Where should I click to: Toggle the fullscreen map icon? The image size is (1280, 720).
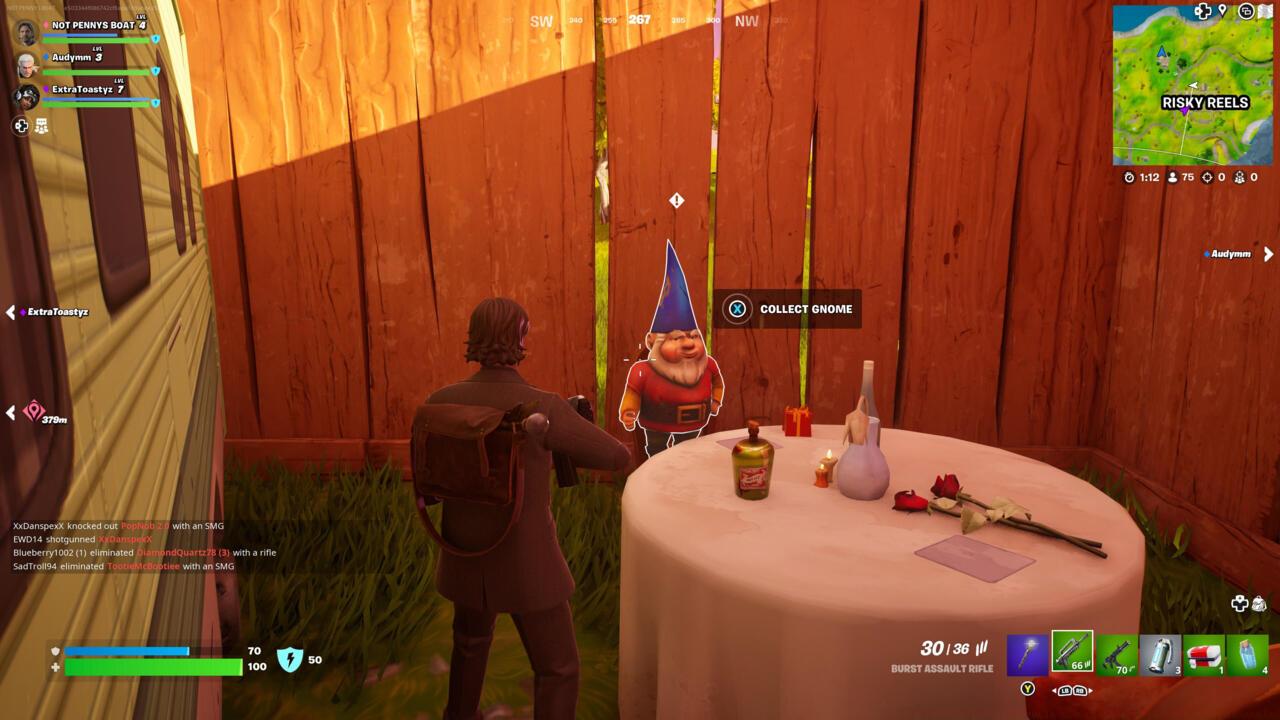pyautogui.click(x=1266, y=12)
